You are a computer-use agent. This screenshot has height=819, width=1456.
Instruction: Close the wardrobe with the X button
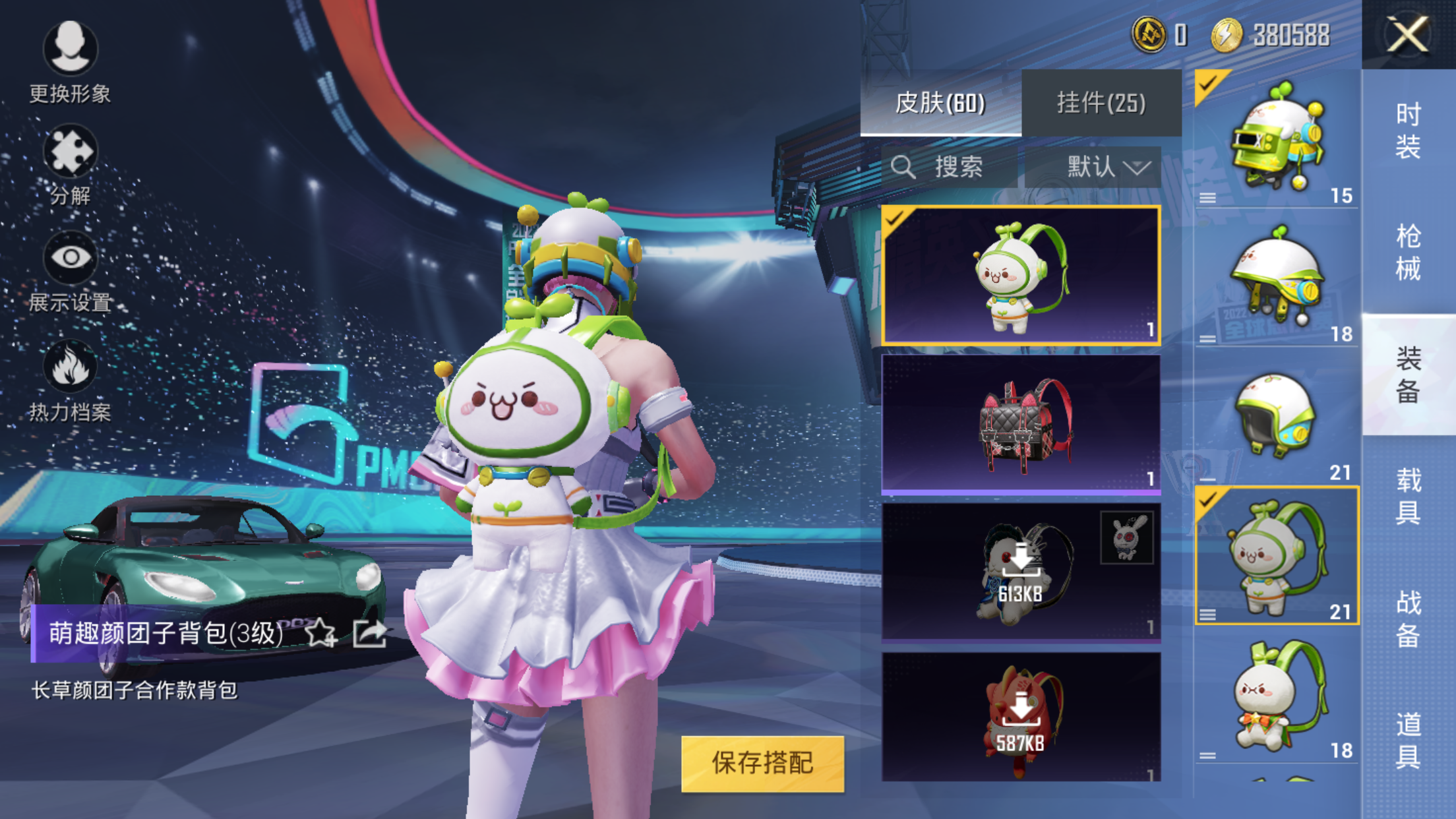(x=1408, y=34)
